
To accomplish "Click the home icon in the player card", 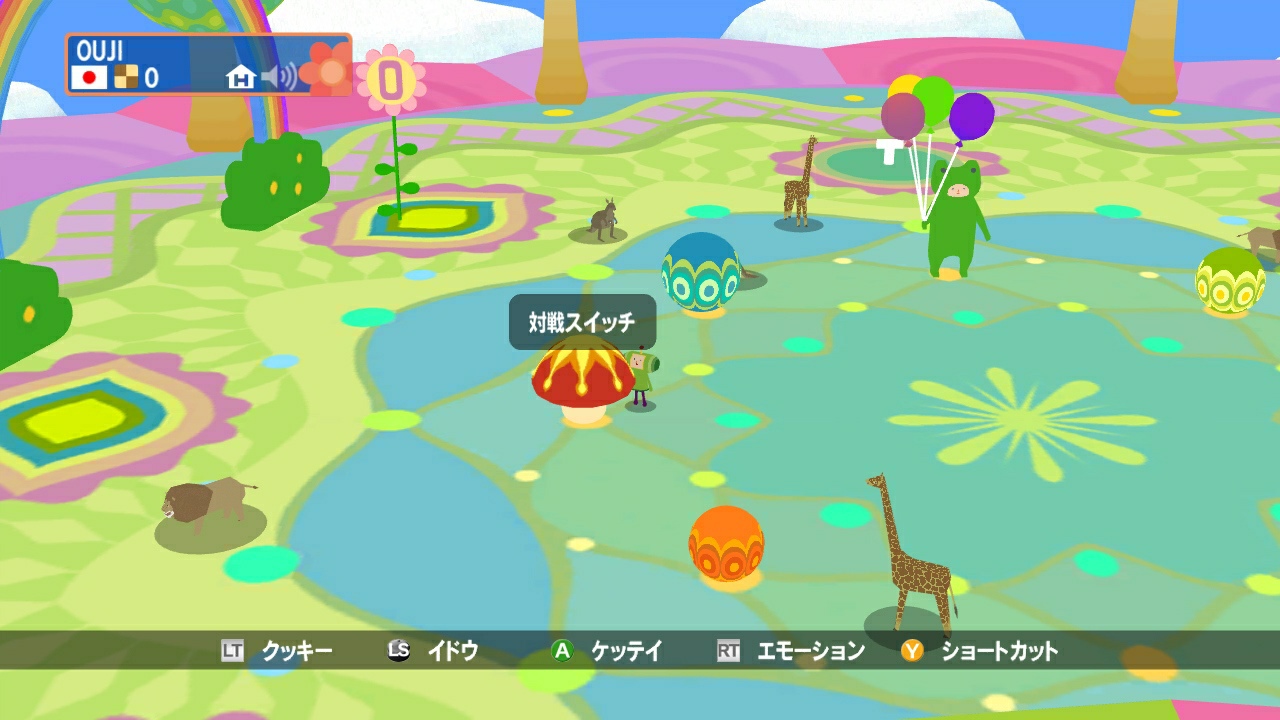I will pyautogui.click(x=240, y=75).
